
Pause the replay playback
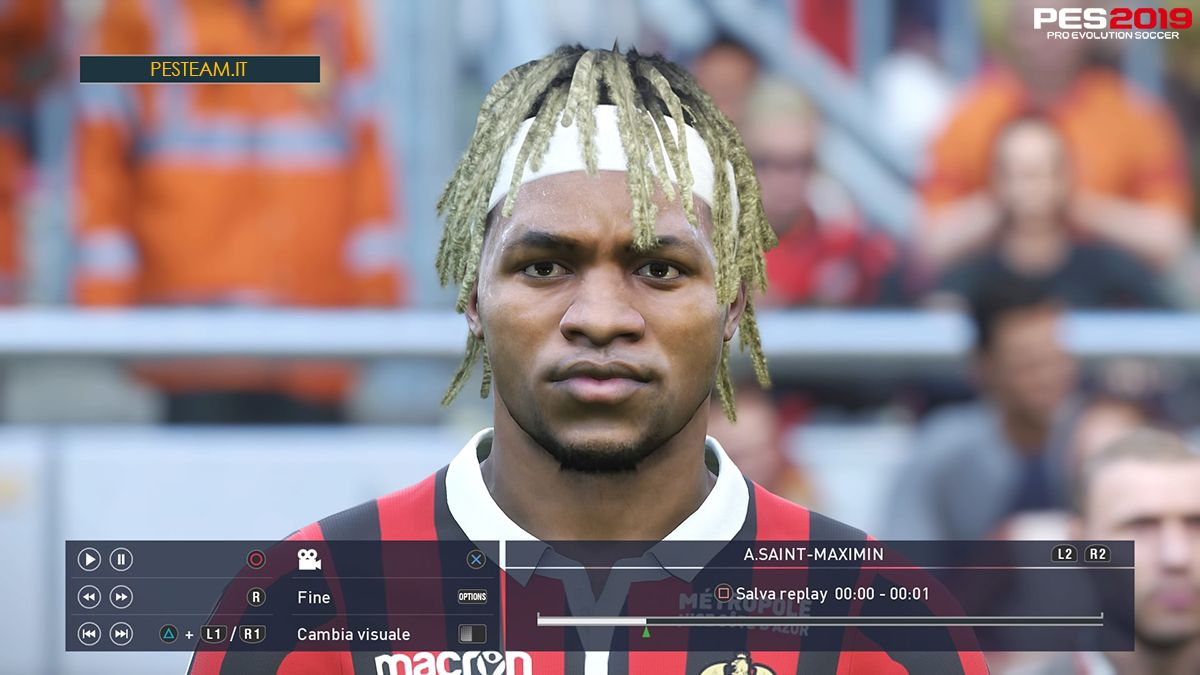coord(121,560)
